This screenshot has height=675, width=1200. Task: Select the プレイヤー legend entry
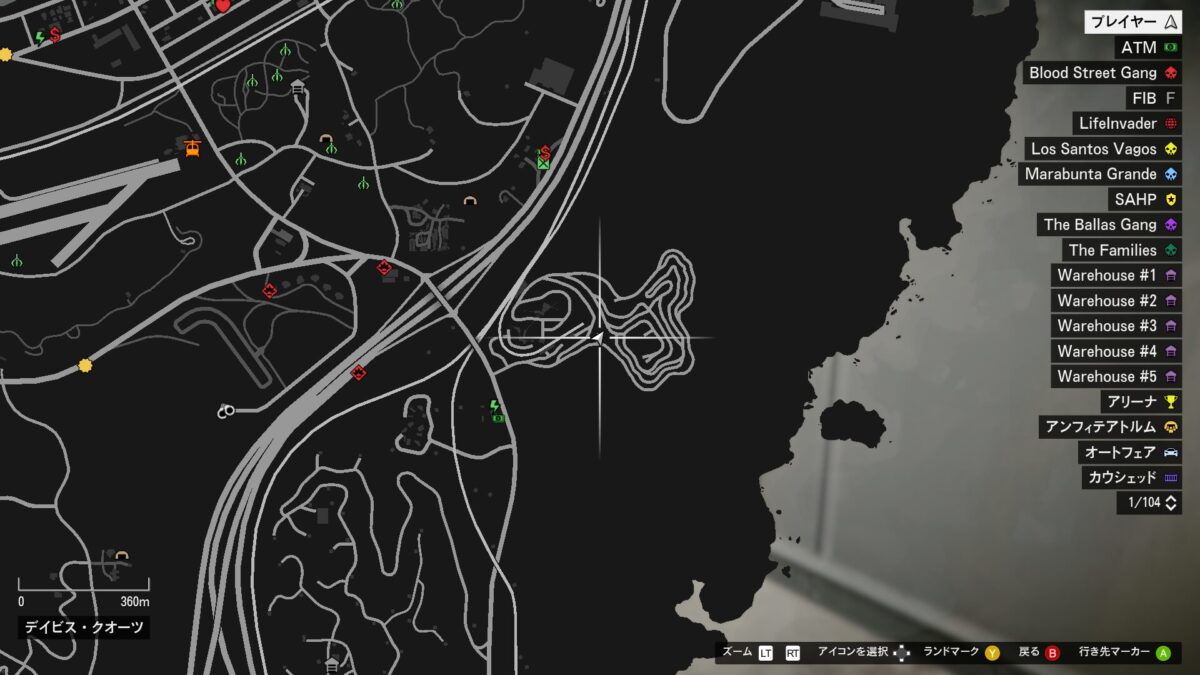[1133, 22]
